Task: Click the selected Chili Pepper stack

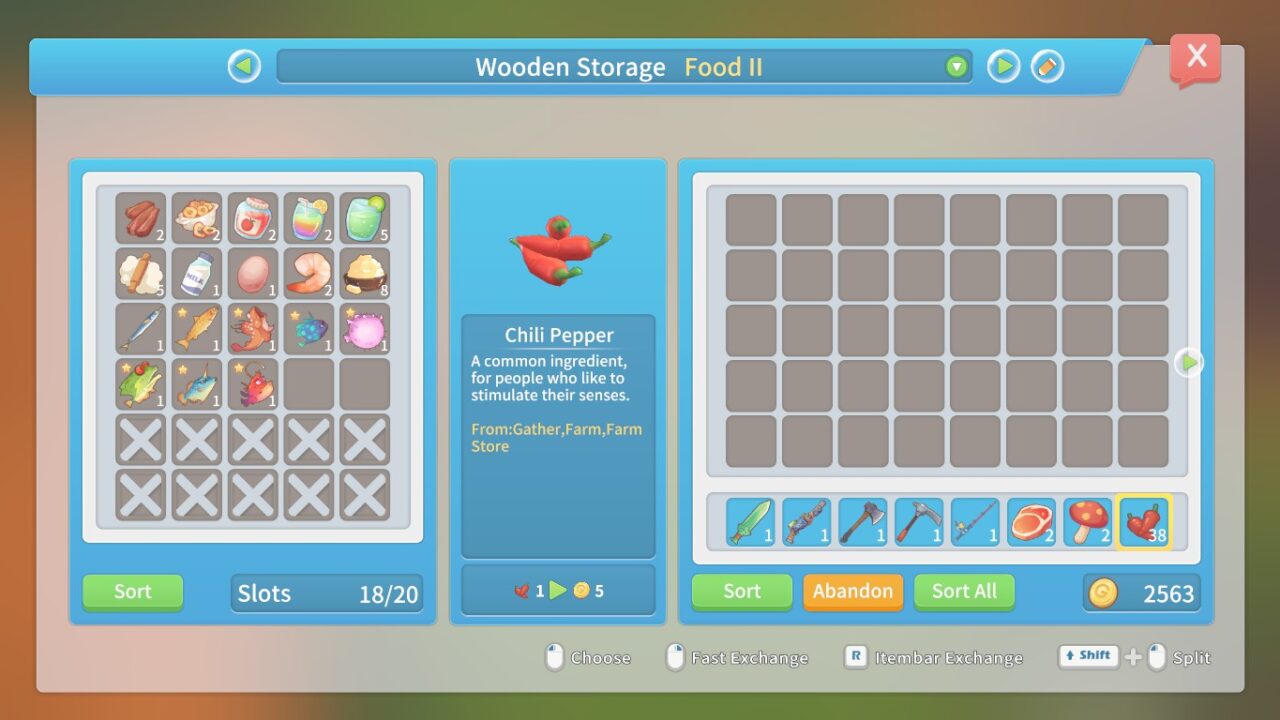Action: pos(1143,521)
